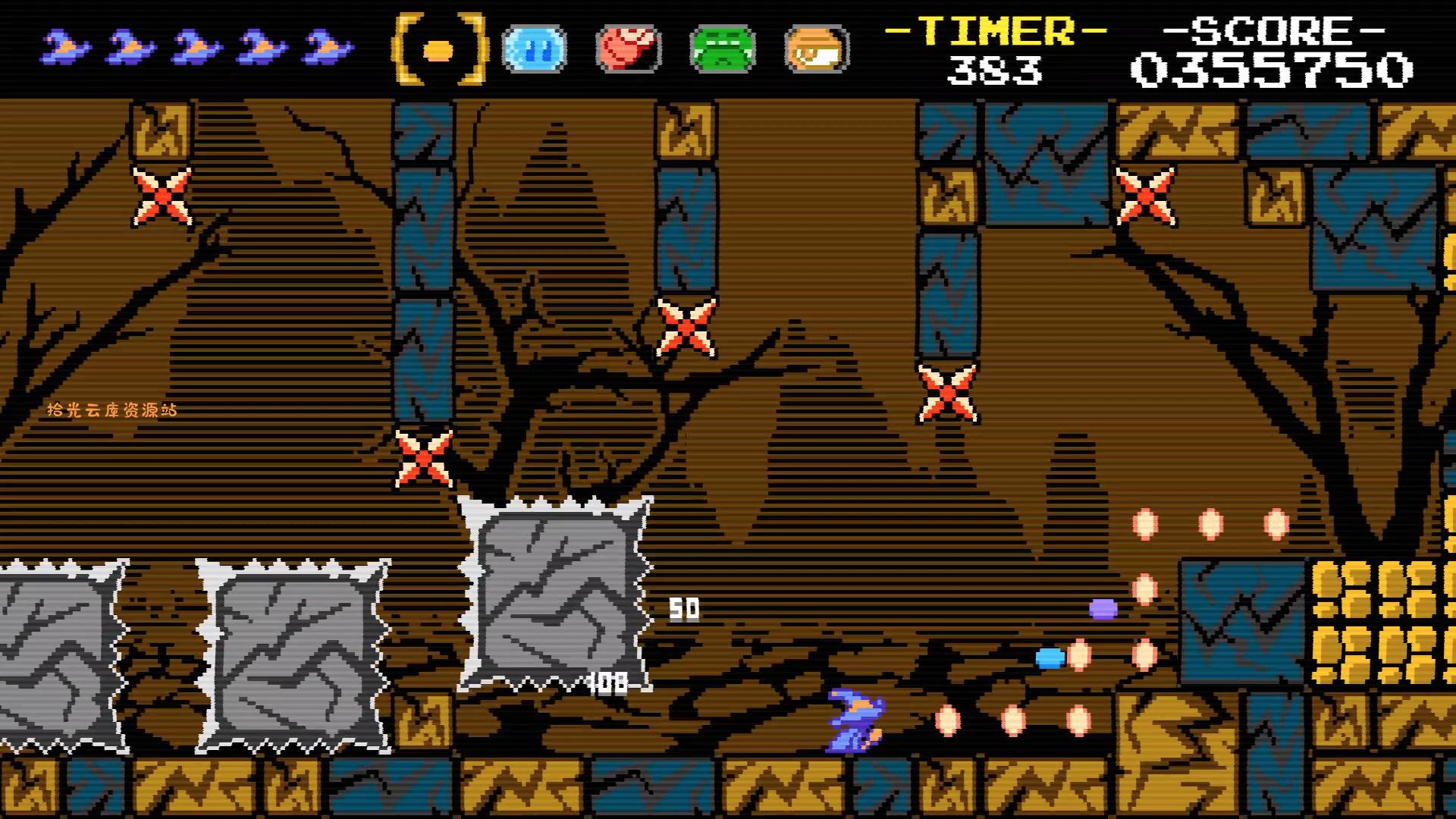Click the wizard character near the bottom

coord(855,719)
